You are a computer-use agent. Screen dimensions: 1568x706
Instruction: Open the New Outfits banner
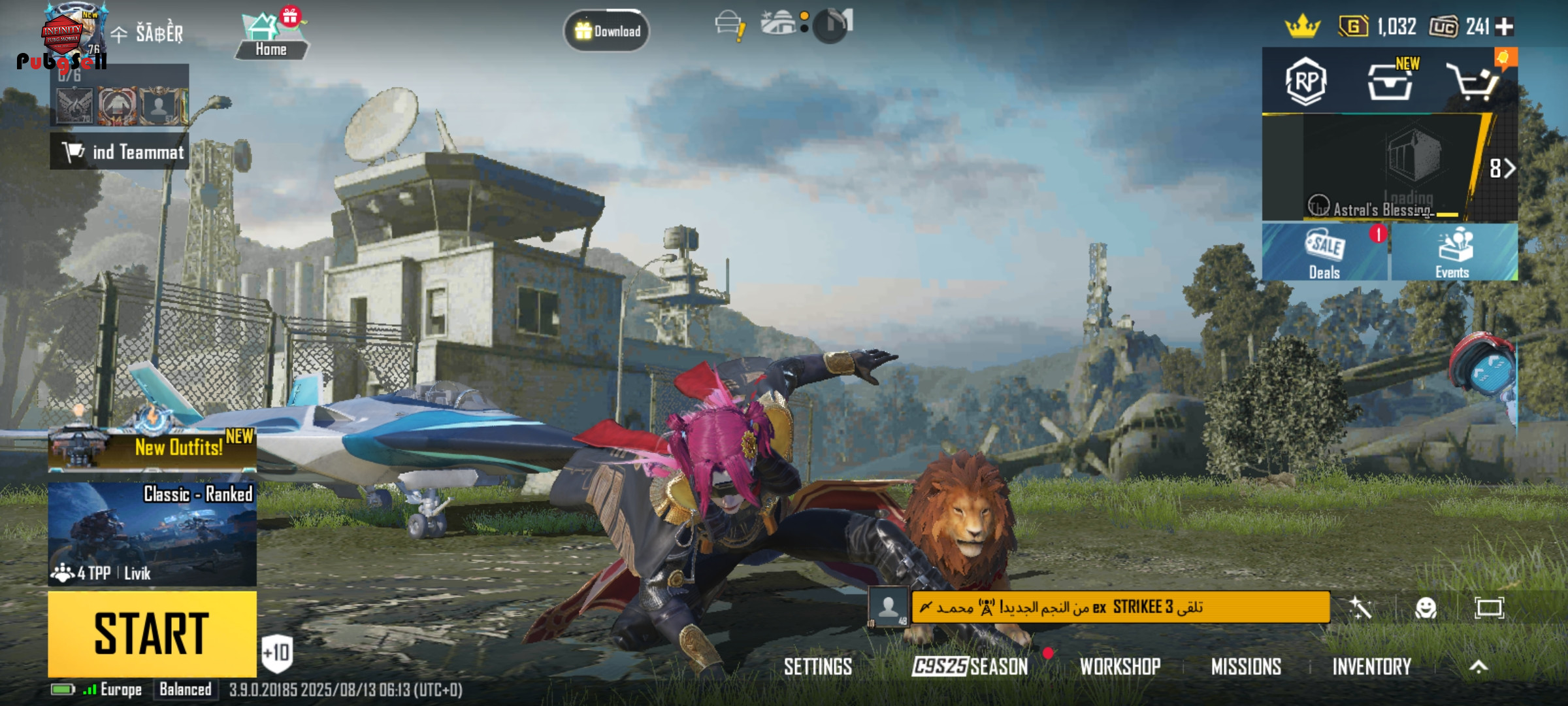click(x=152, y=448)
